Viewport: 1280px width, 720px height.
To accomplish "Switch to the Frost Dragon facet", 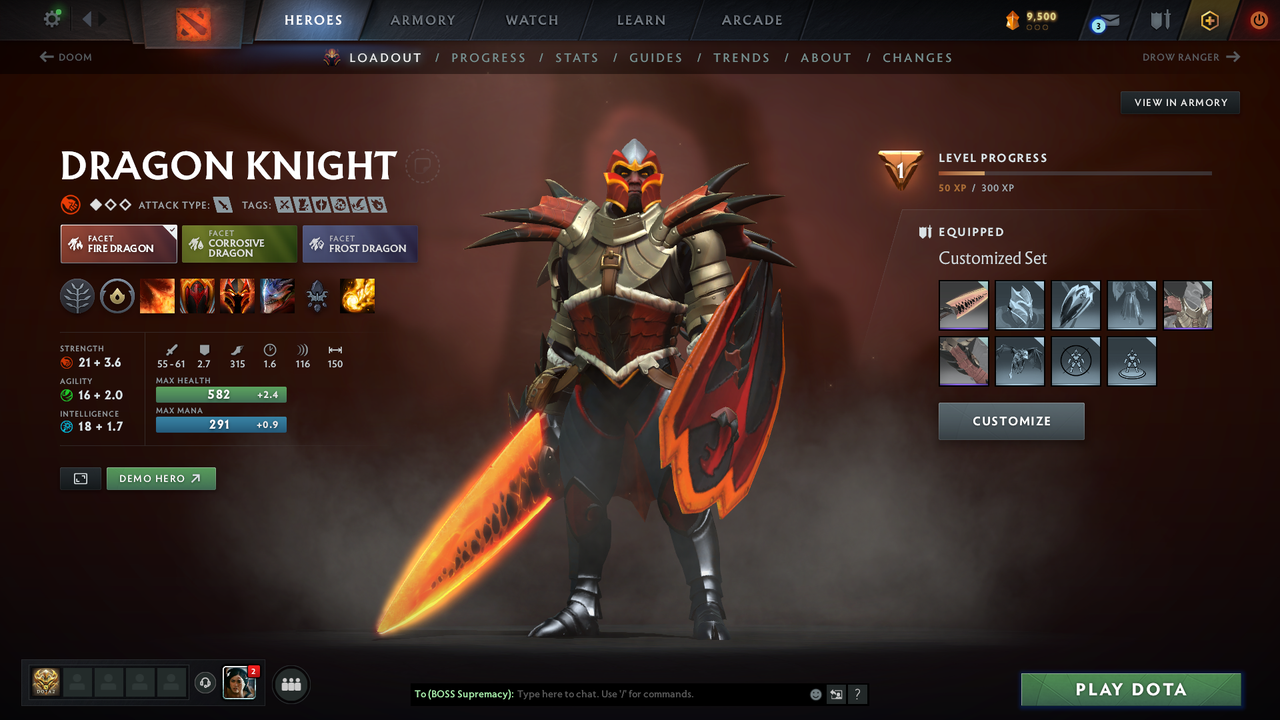I will (359, 243).
